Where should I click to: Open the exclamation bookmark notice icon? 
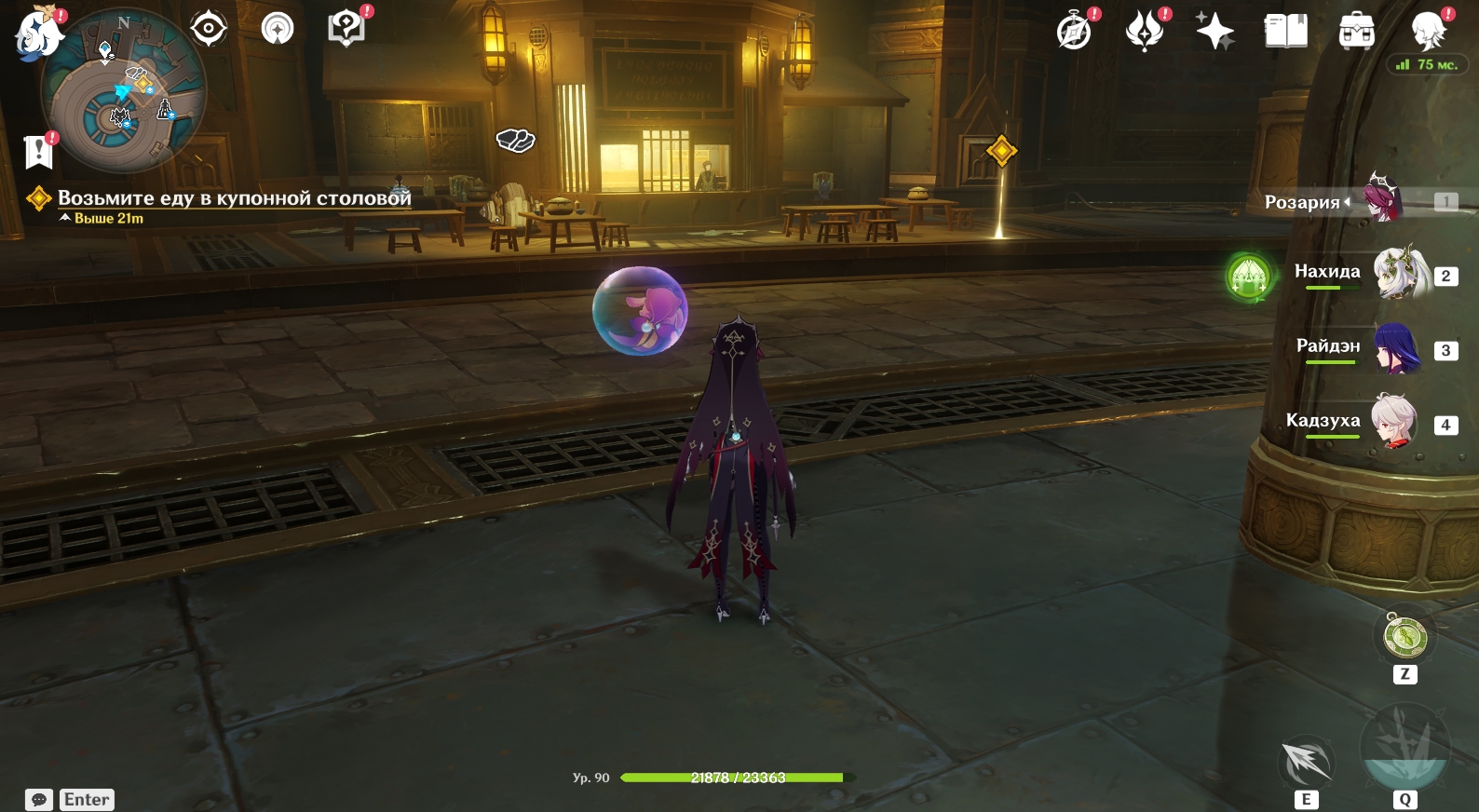[x=38, y=151]
